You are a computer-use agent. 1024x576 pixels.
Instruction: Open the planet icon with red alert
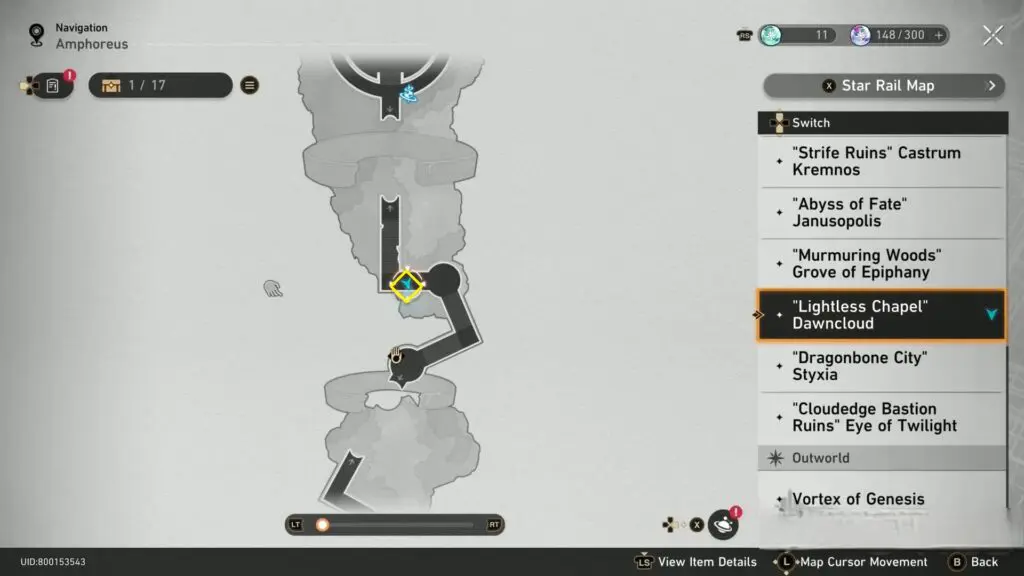723,524
